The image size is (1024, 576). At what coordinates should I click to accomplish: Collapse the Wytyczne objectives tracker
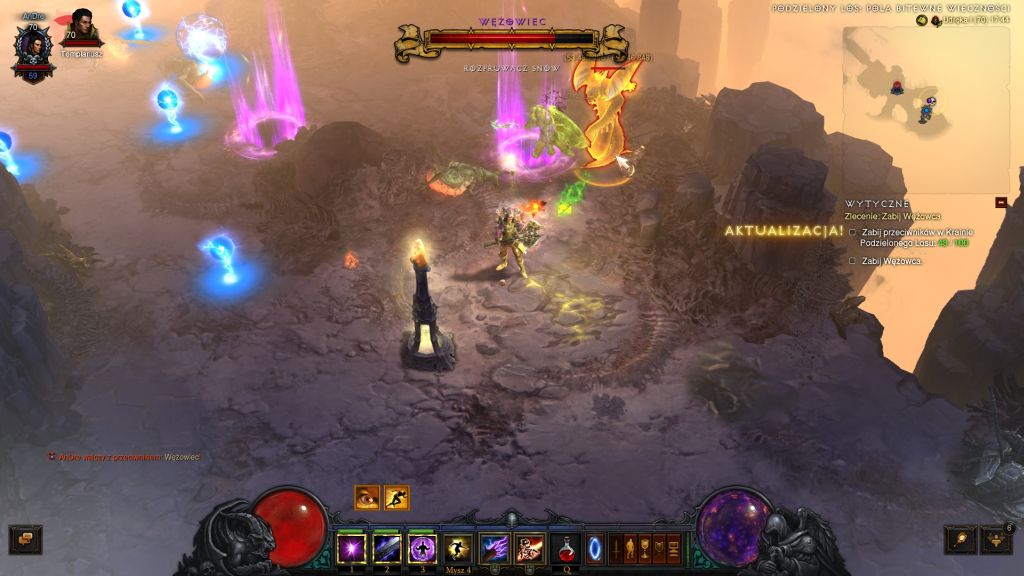[1001, 202]
